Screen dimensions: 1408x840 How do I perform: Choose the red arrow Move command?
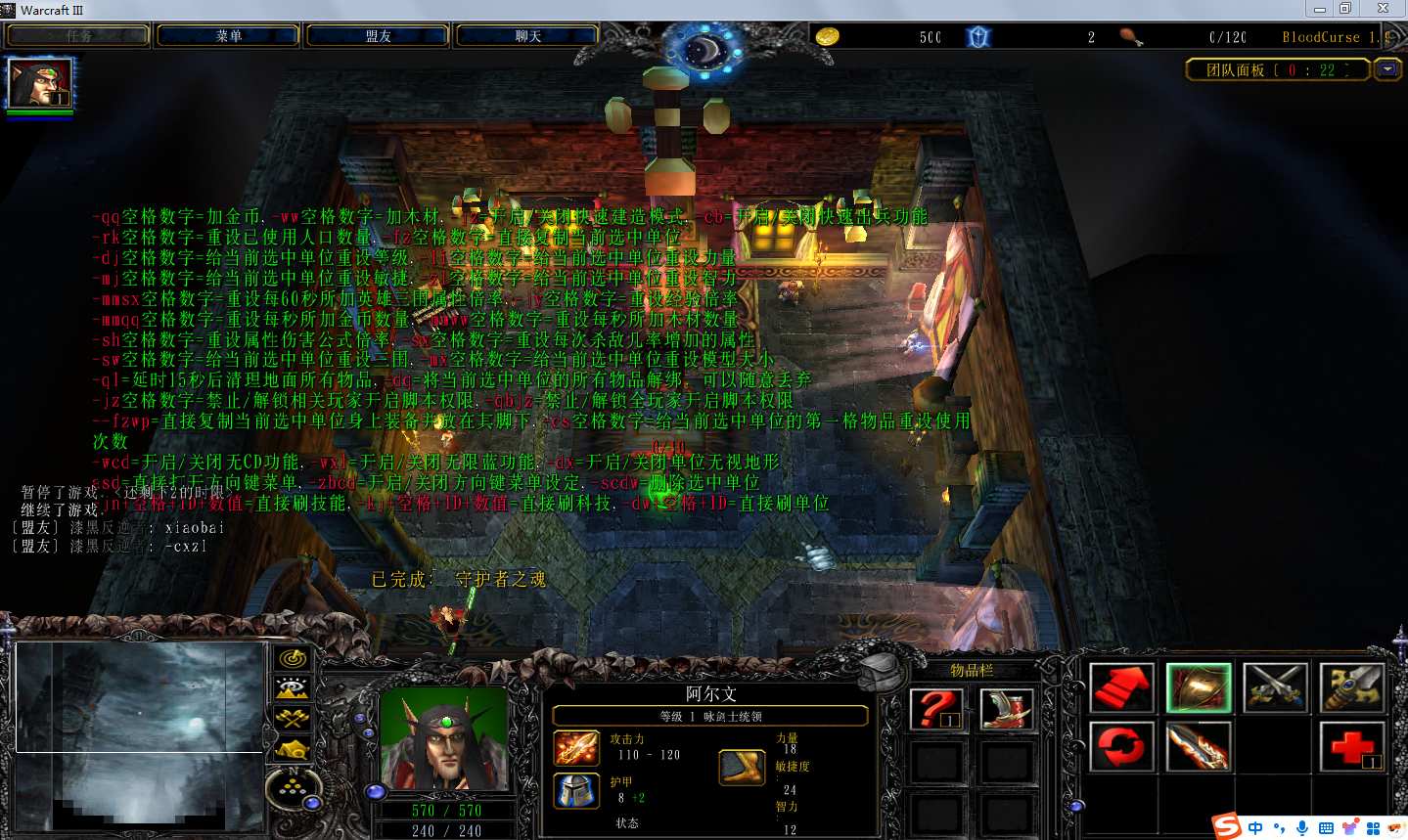1121,686
